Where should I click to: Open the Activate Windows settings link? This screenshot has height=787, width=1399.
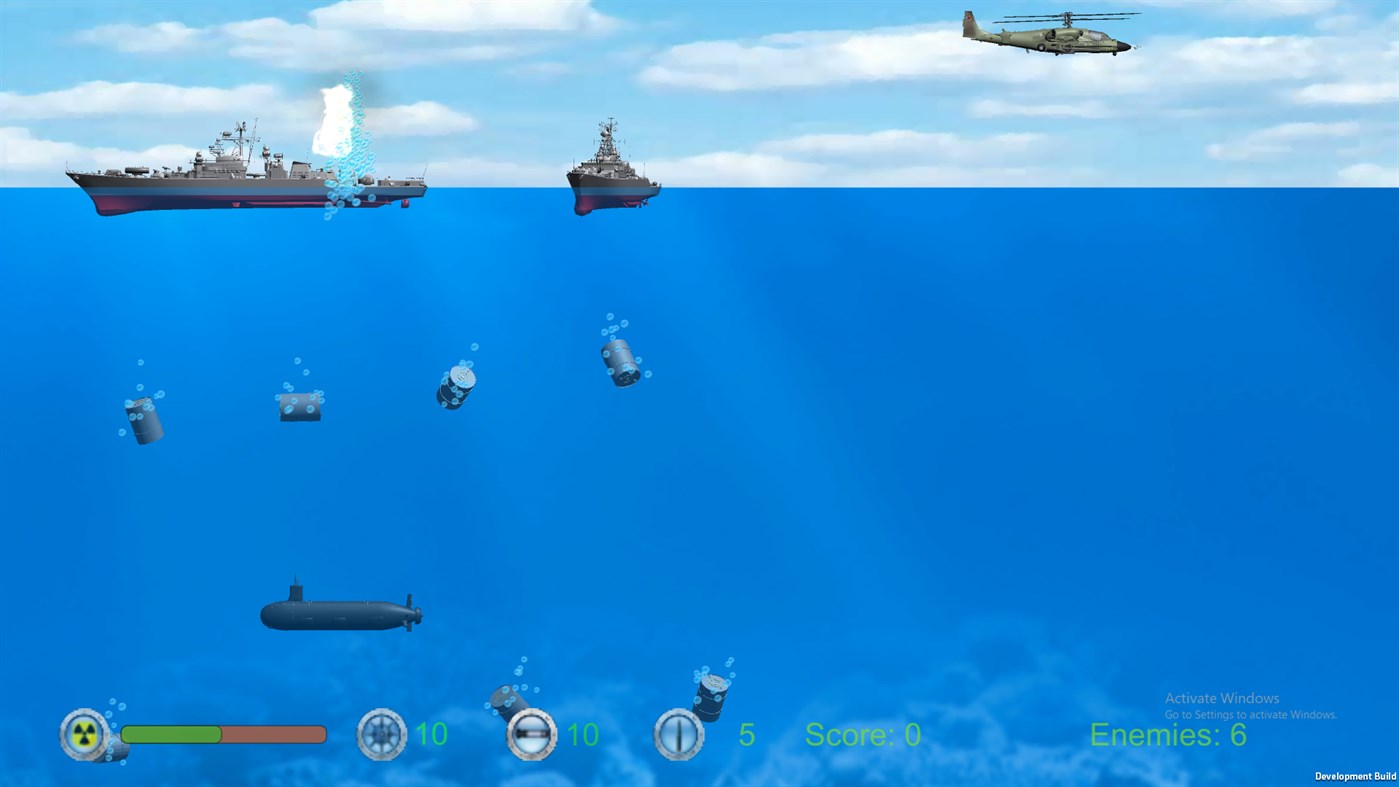click(1220, 698)
